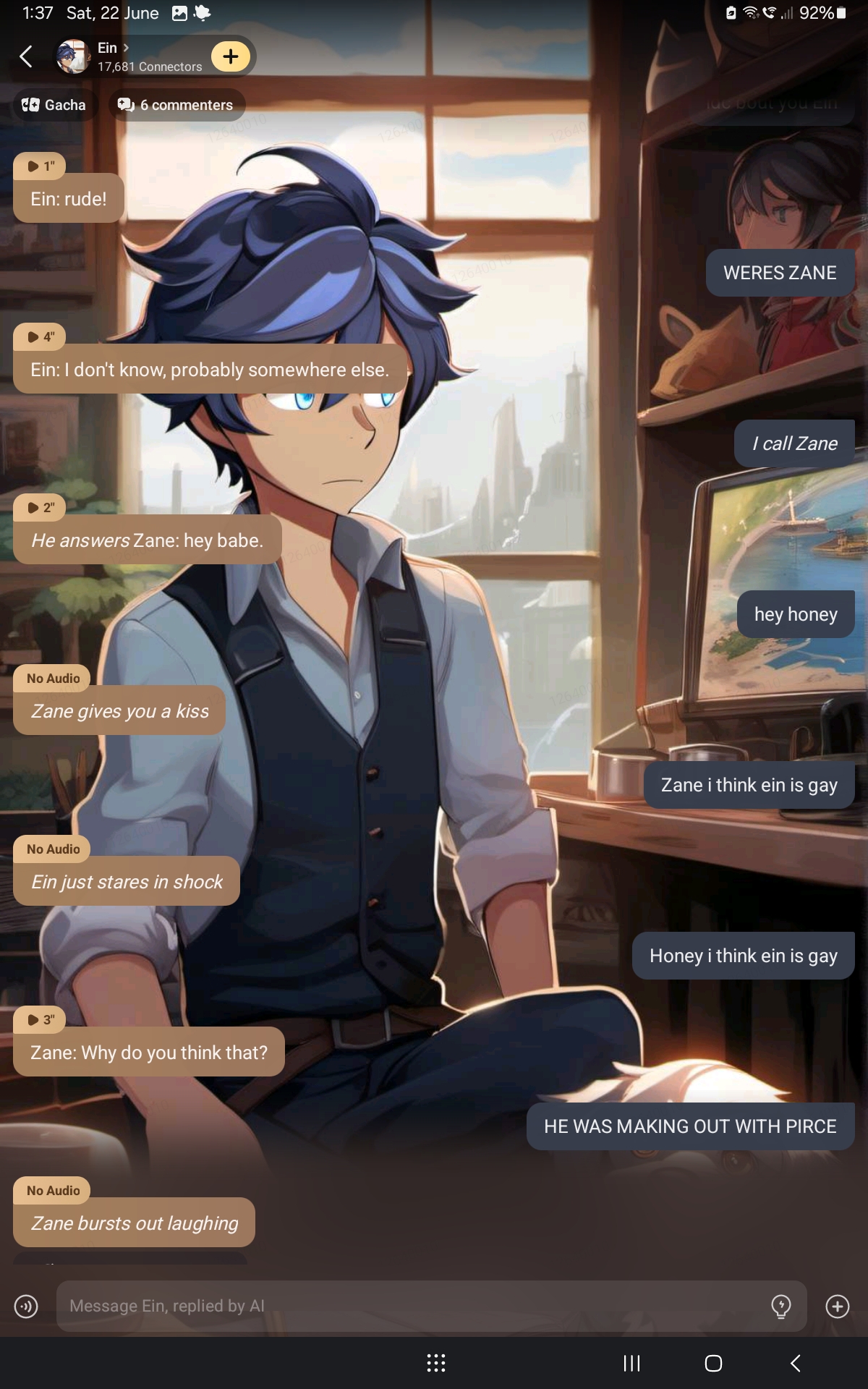868x1389 pixels.
Task: Play the 2-second "hey babe" voice clip
Action: (x=40, y=508)
